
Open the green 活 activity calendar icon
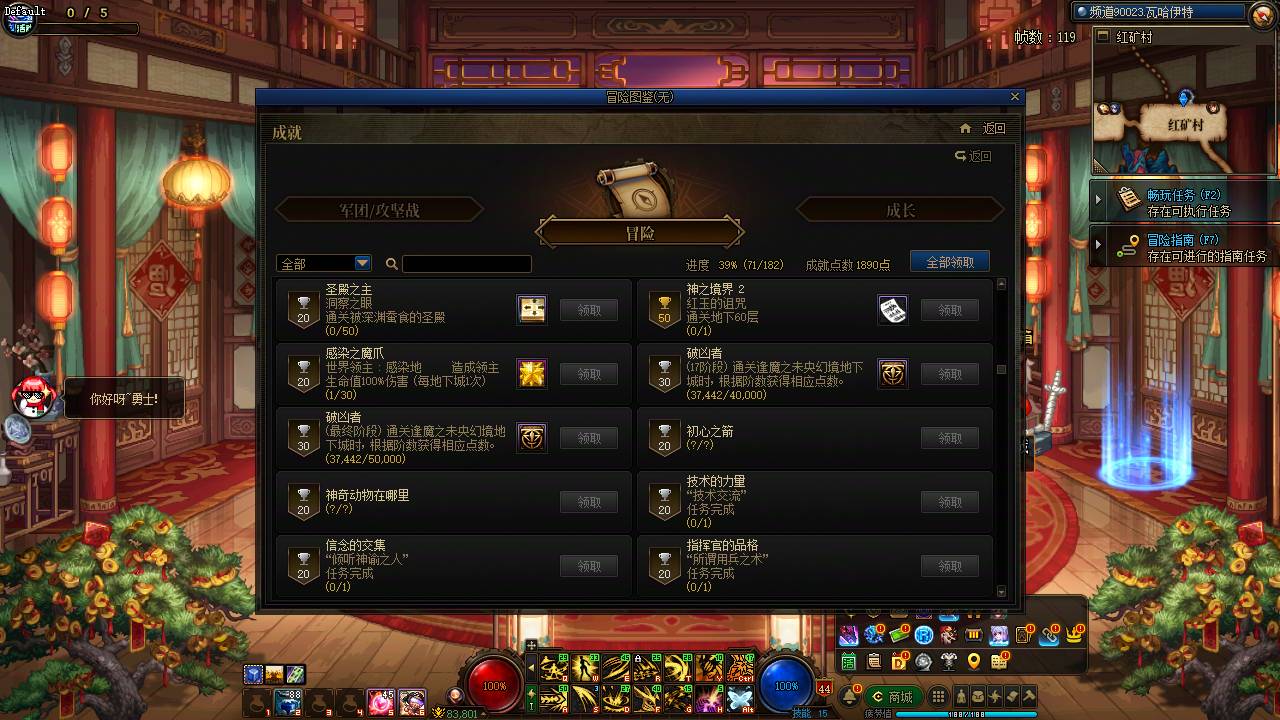[847, 662]
